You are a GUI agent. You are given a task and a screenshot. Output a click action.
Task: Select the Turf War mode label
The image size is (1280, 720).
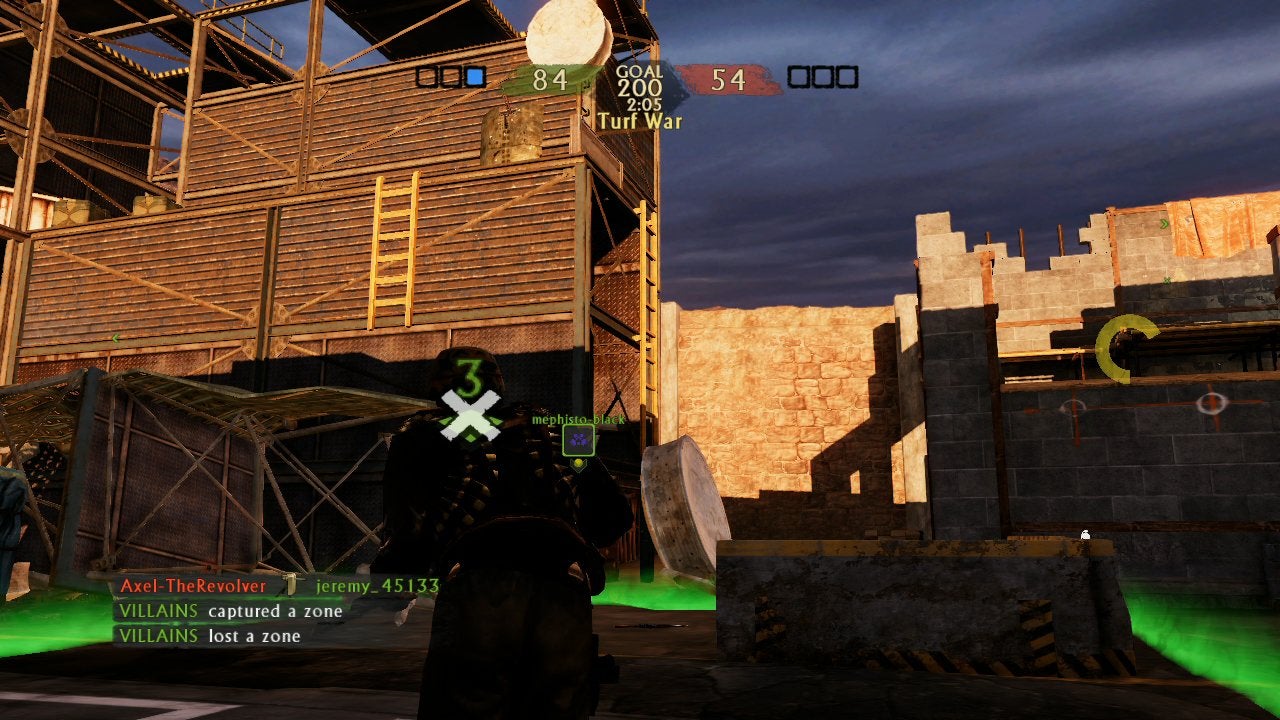pos(640,121)
